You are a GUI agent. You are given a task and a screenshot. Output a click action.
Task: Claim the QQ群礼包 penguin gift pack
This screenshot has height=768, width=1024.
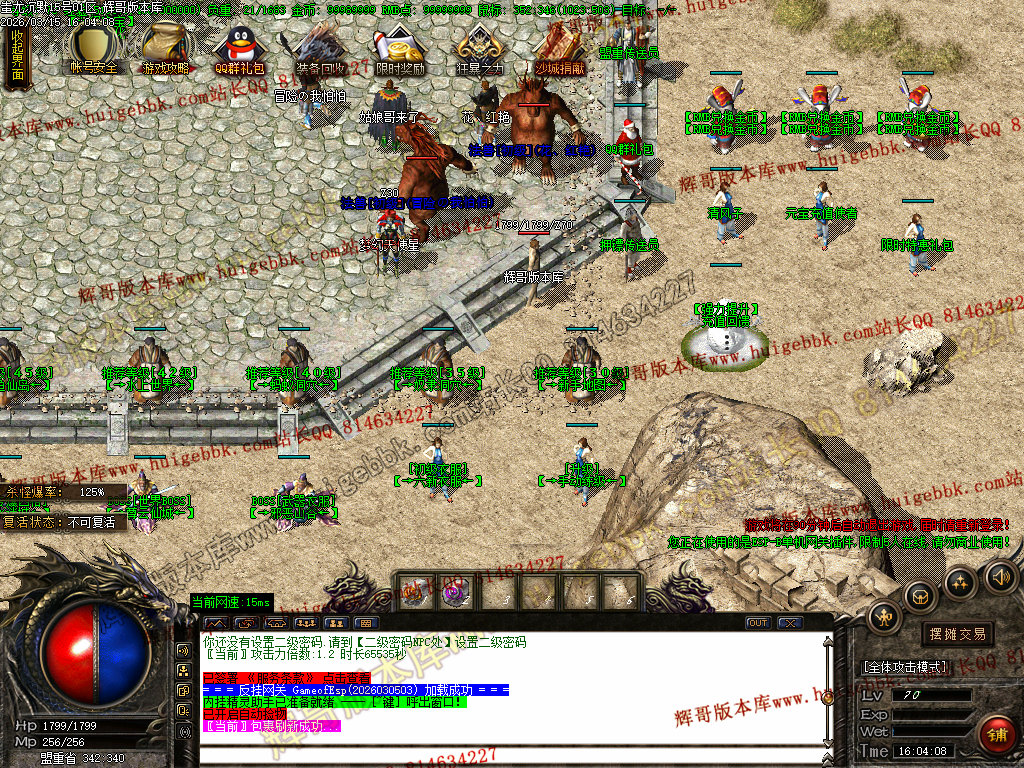240,48
